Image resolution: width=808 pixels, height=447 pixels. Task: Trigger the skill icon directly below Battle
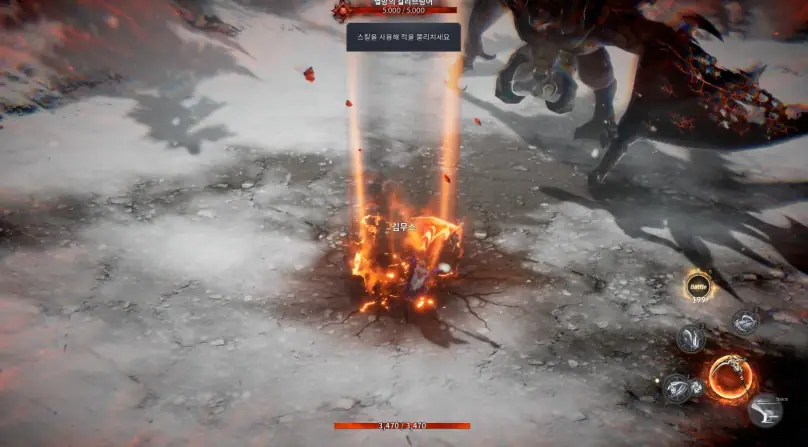[x=691, y=337]
